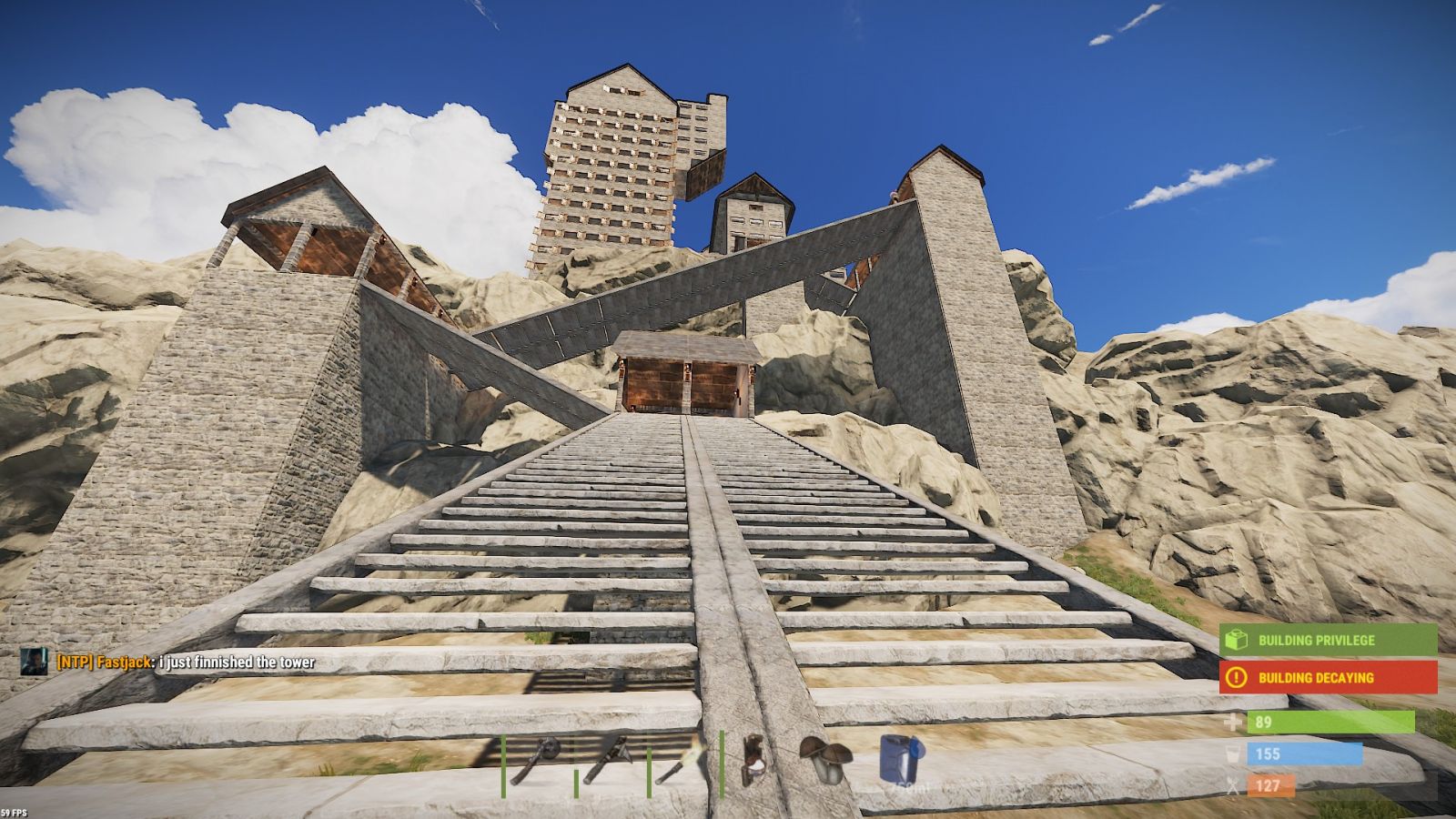Image resolution: width=1456 pixels, height=819 pixels.
Task: Click Fastjack's chat message
Action: [x=186, y=662]
